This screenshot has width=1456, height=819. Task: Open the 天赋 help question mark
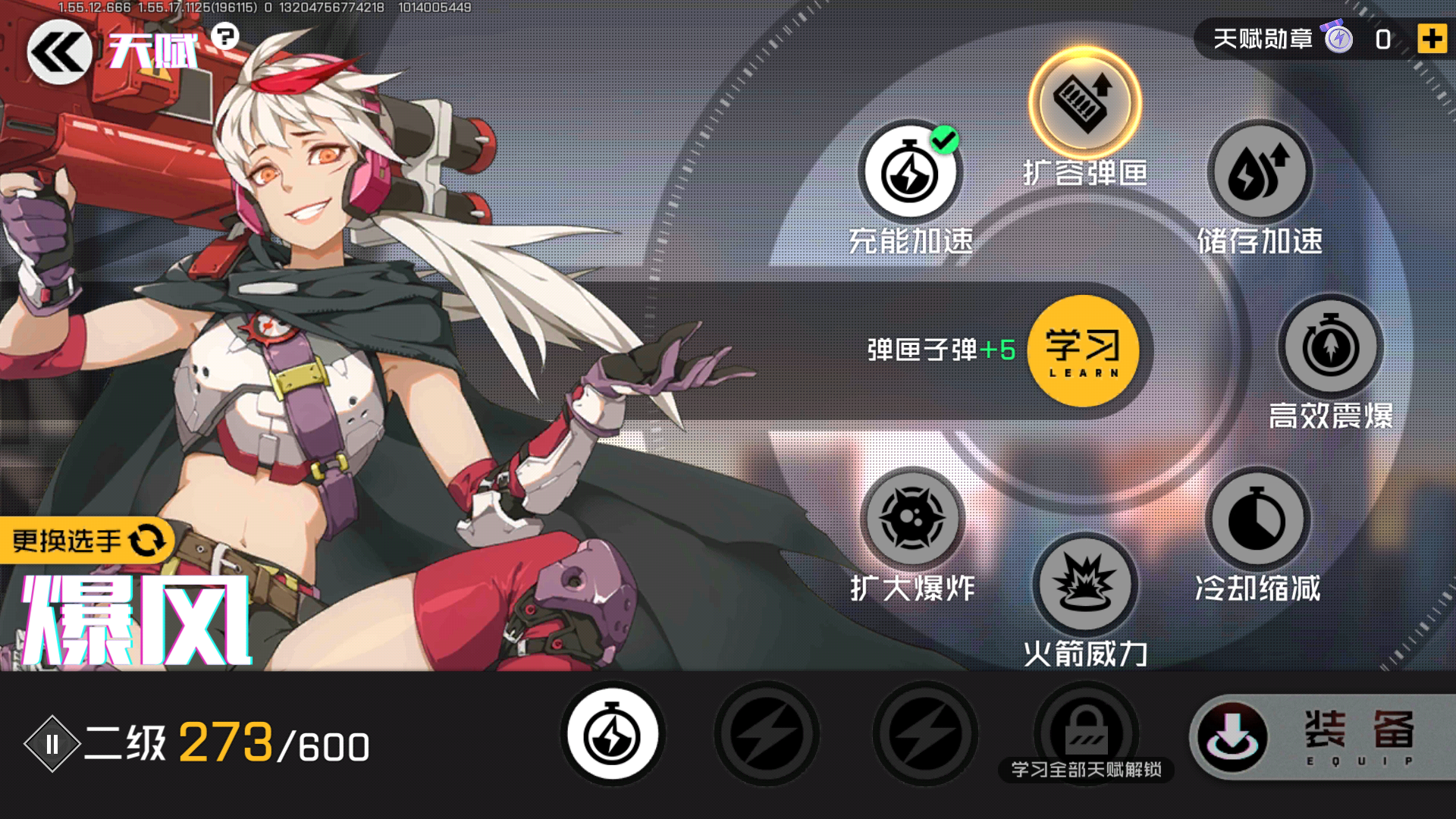click(225, 36)
